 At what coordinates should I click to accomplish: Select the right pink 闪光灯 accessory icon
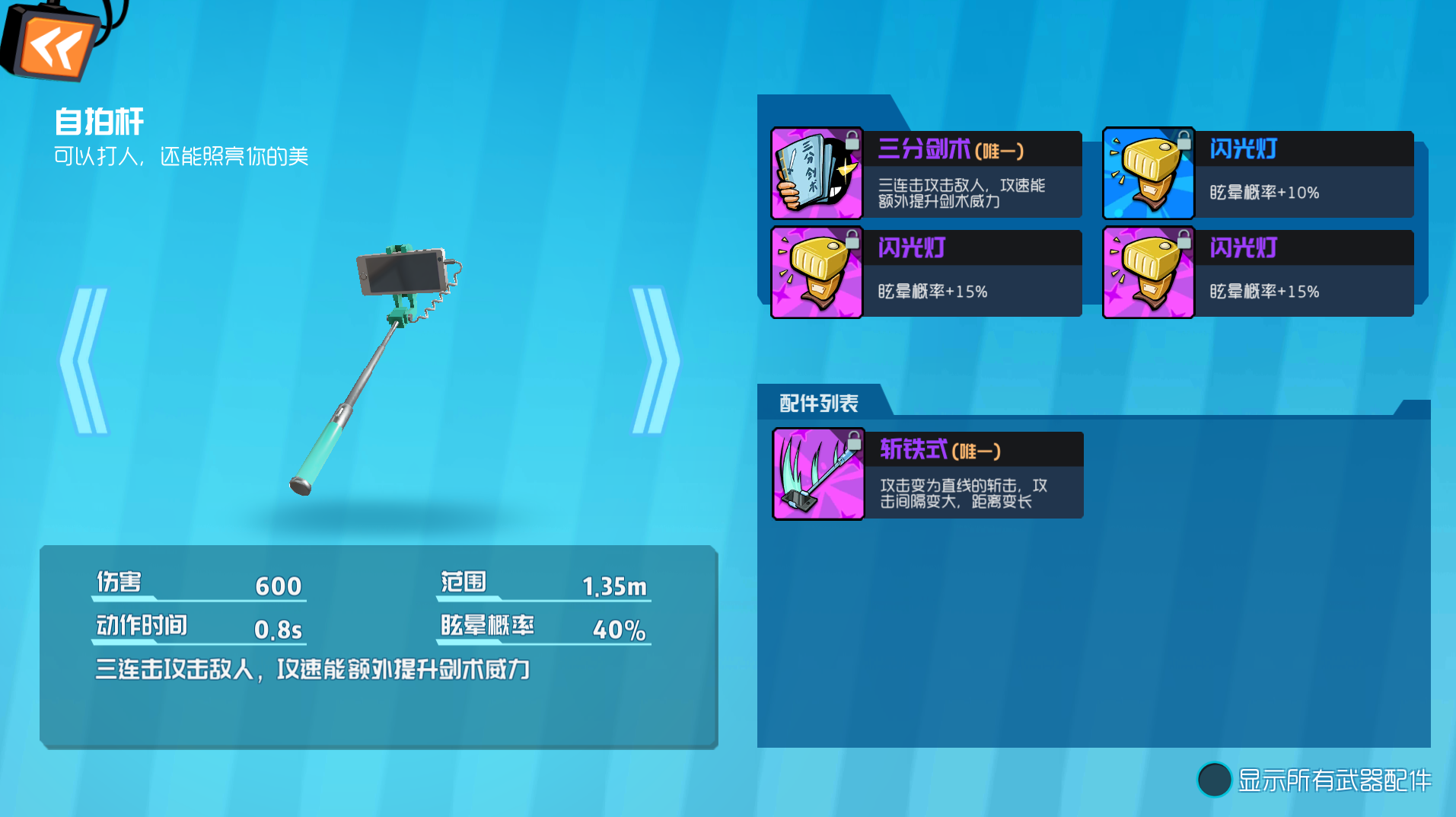1148,272
